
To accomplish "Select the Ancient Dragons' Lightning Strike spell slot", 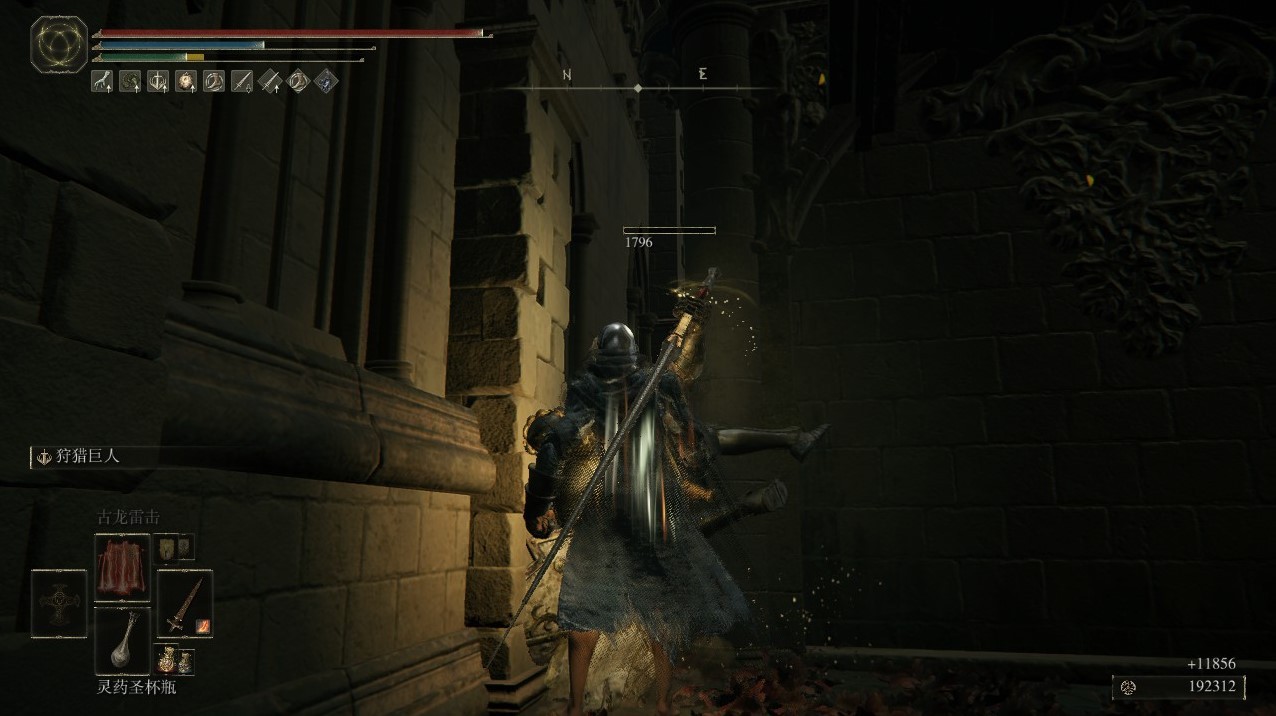I will (122, 567).
